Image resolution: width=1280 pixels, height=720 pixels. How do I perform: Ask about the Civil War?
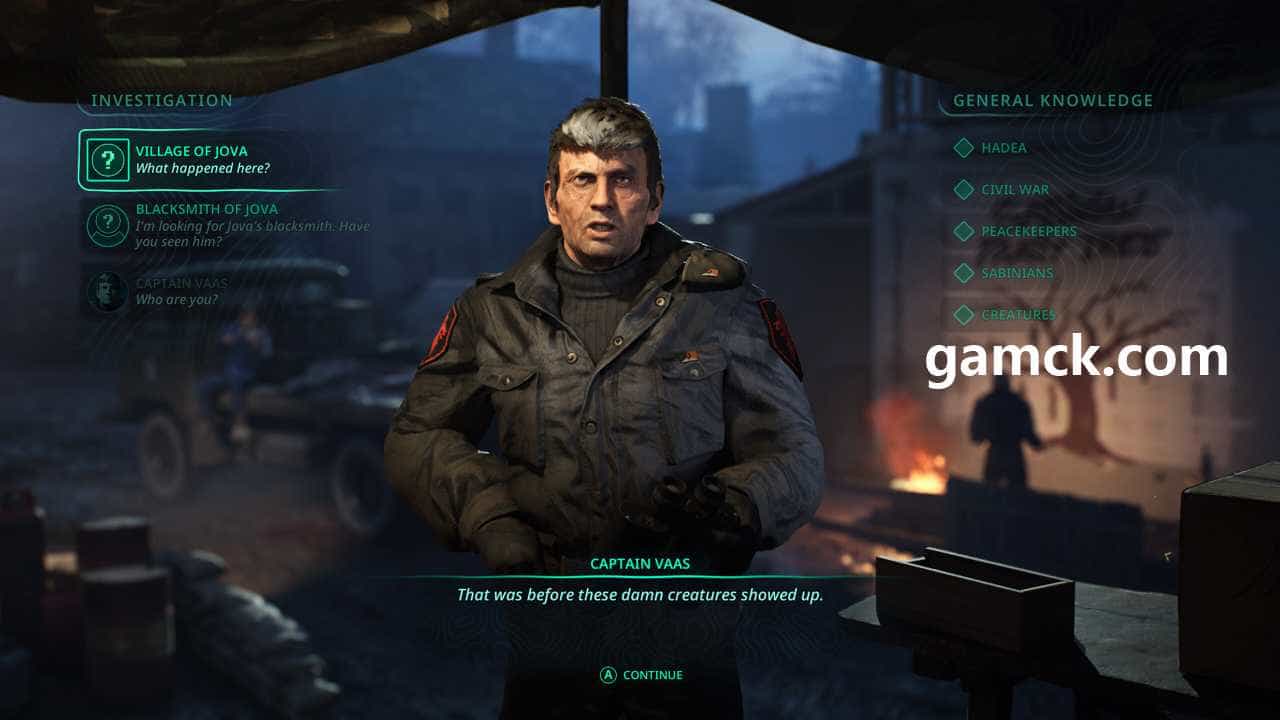tap(1014, 190)
